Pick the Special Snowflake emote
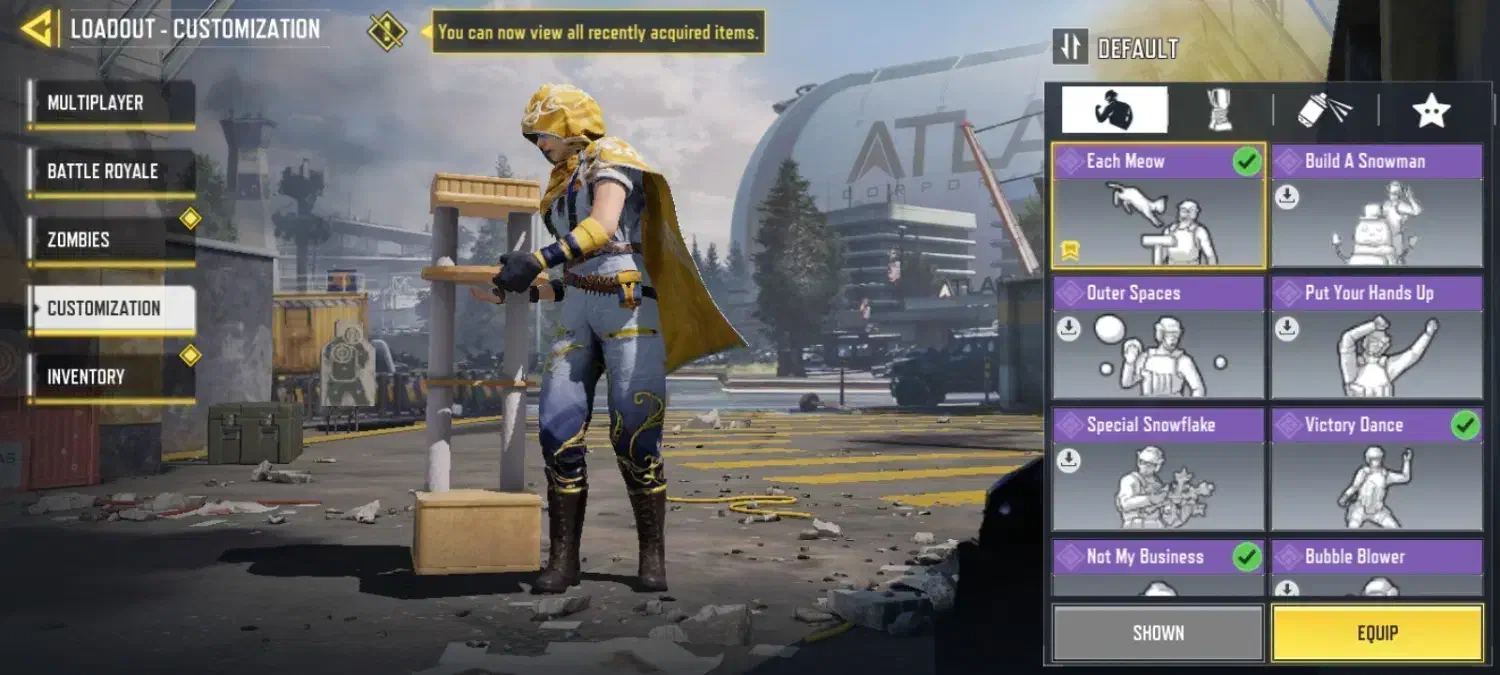 coord(1158,470)
